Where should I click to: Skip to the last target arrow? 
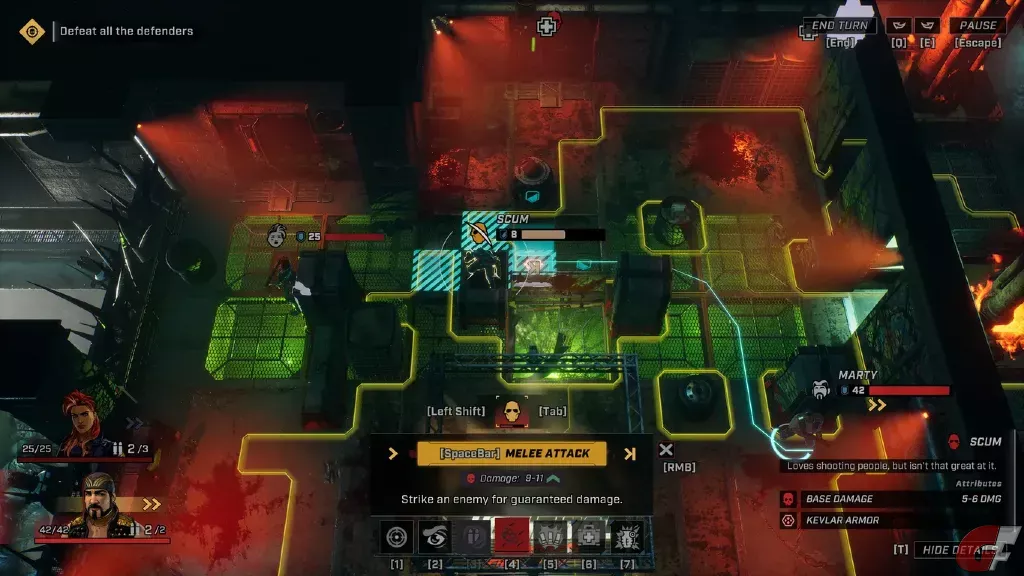pyautogui.click(x=630, y=453)
